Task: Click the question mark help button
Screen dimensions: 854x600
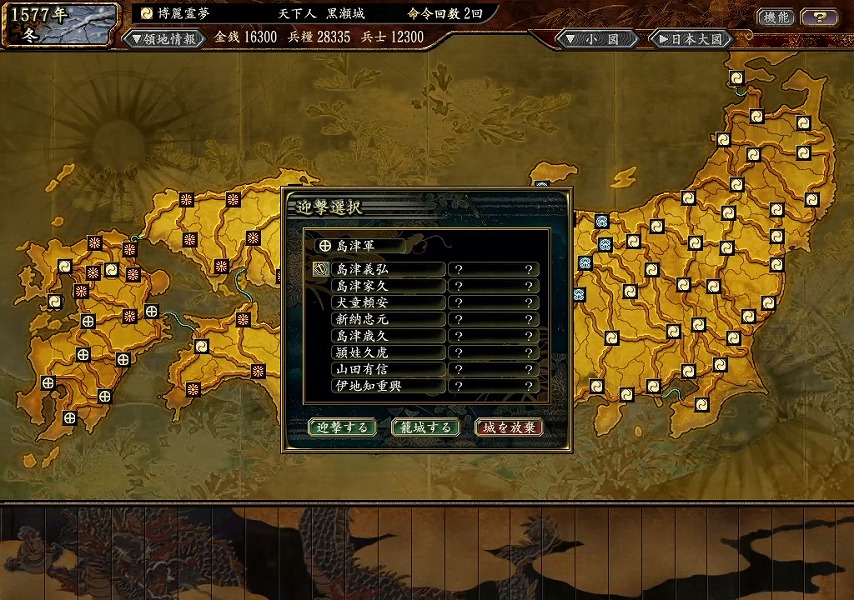Action: tap(820, 17)
